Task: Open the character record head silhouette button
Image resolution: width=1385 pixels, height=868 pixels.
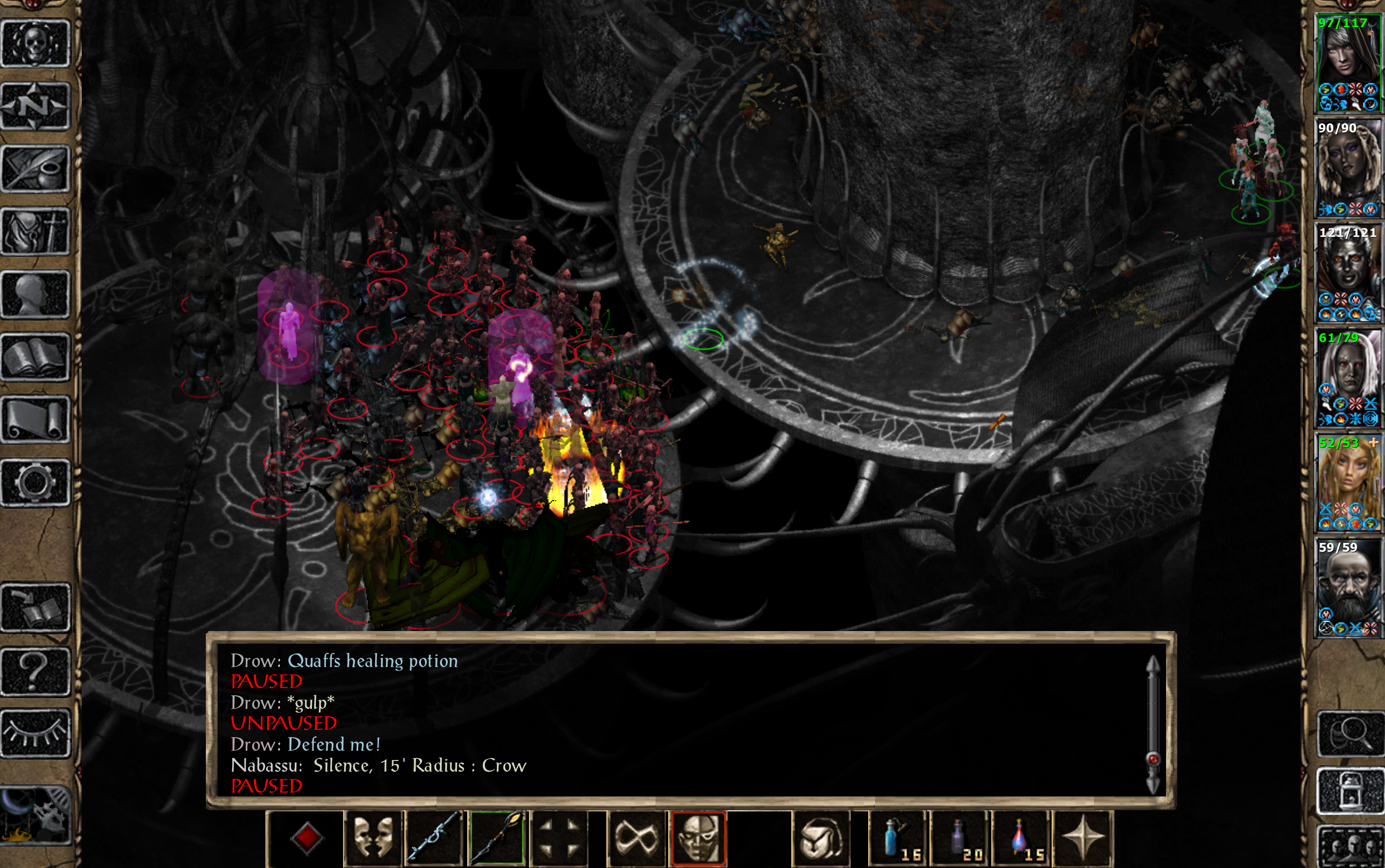Action: point(36,294)
